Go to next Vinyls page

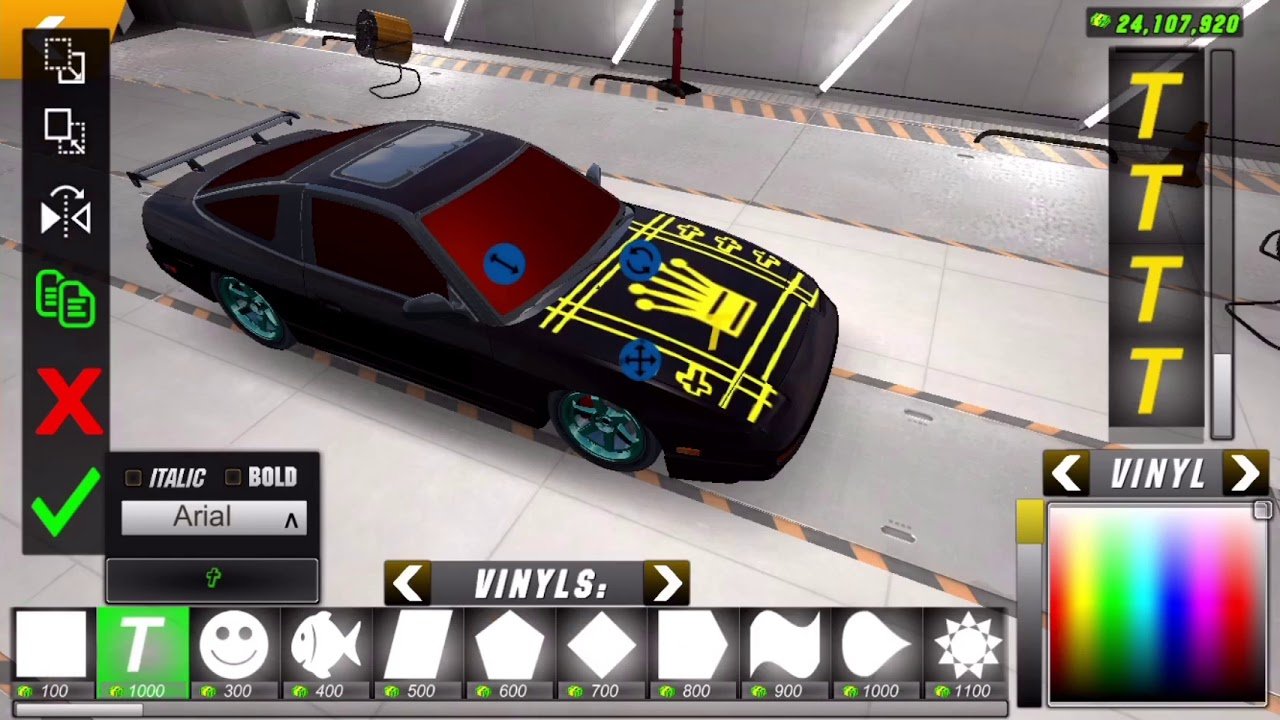(666, 583)
